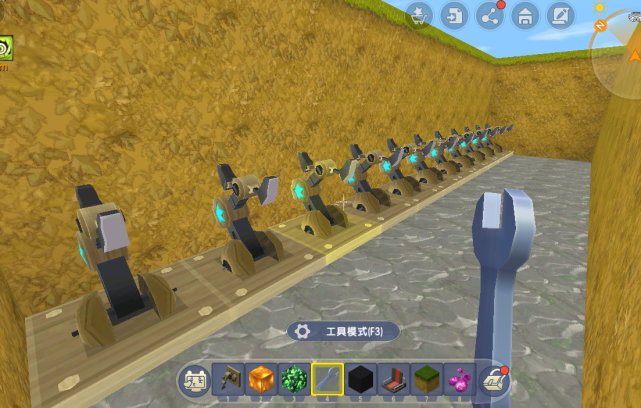The height and width of the screenshot is (408, 641).
Task: Select the red seat item slot
Action: point(393,379)
